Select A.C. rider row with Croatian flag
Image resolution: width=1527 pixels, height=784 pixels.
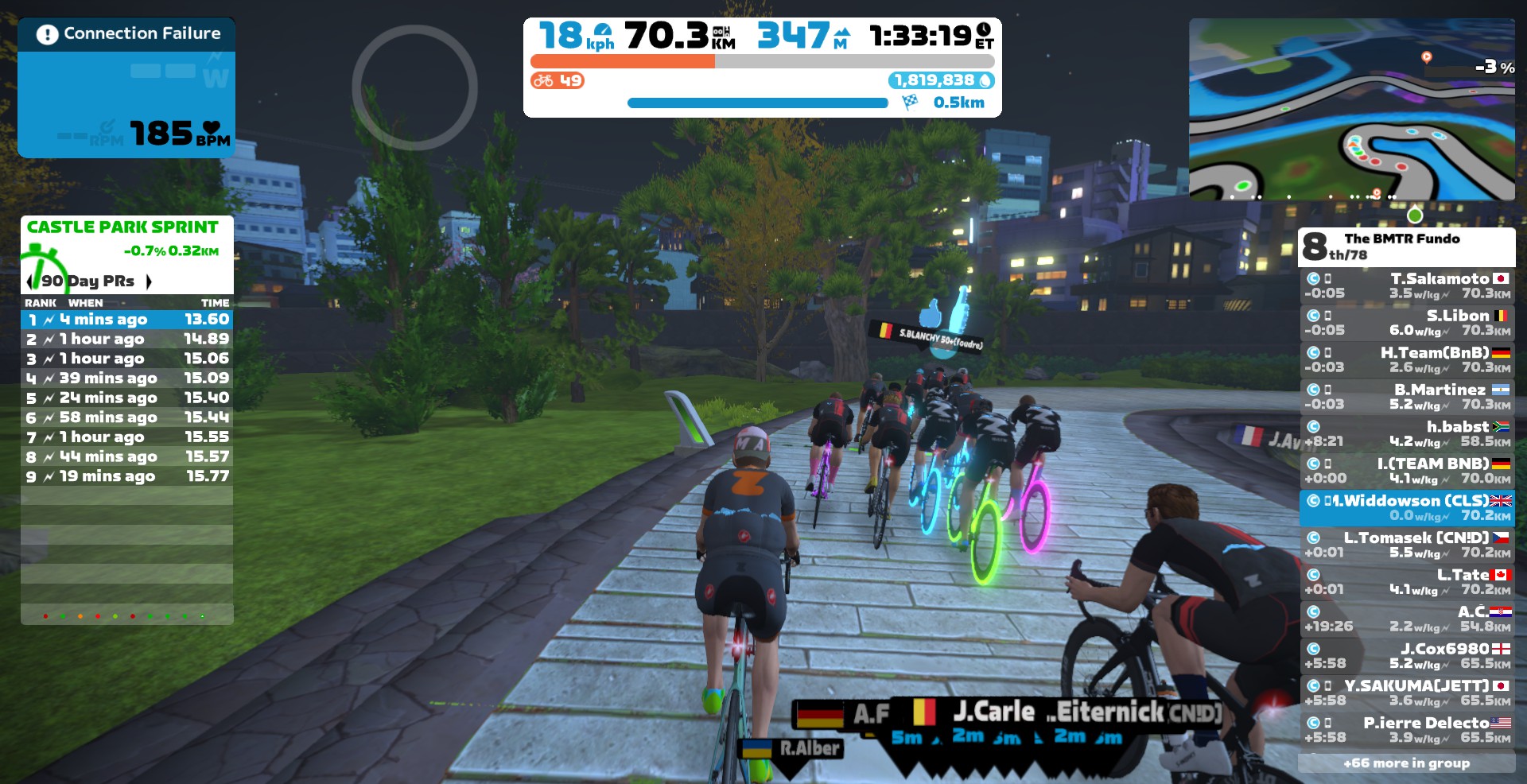pos(1406,619)
